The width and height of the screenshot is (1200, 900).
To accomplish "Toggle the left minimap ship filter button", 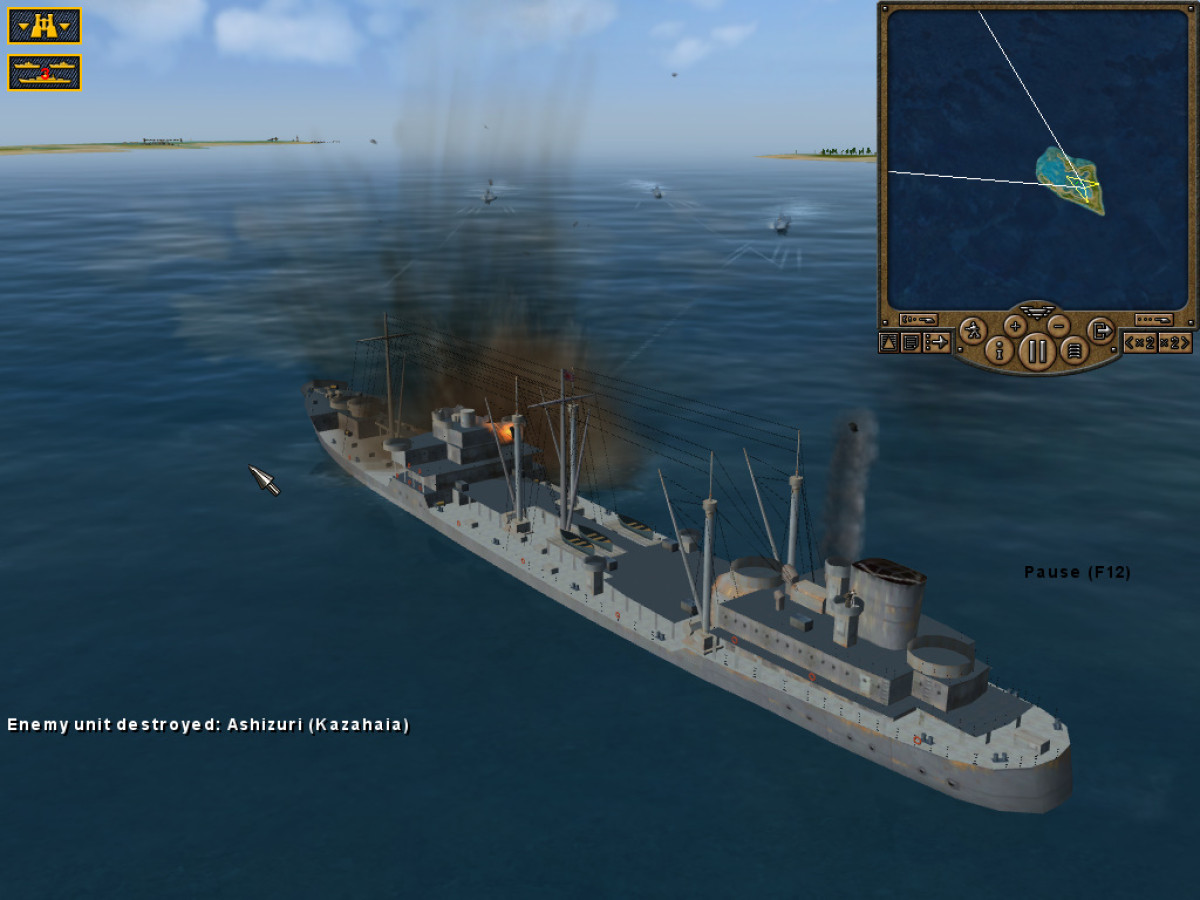I will (917, 319).
